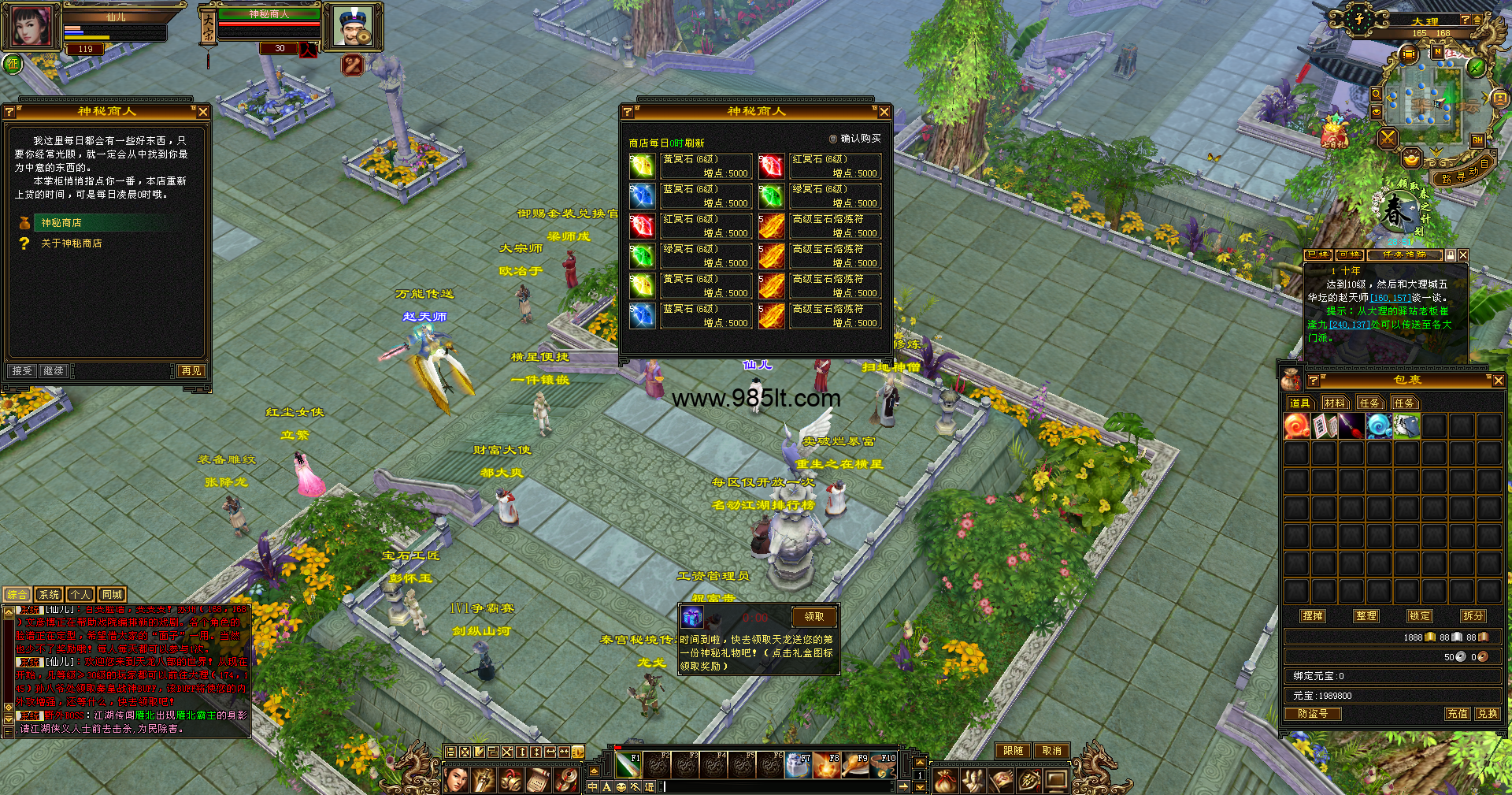Use the F9 roast chicken leg item
Viewport: 1512px width, 795px height.
point(856,765)
